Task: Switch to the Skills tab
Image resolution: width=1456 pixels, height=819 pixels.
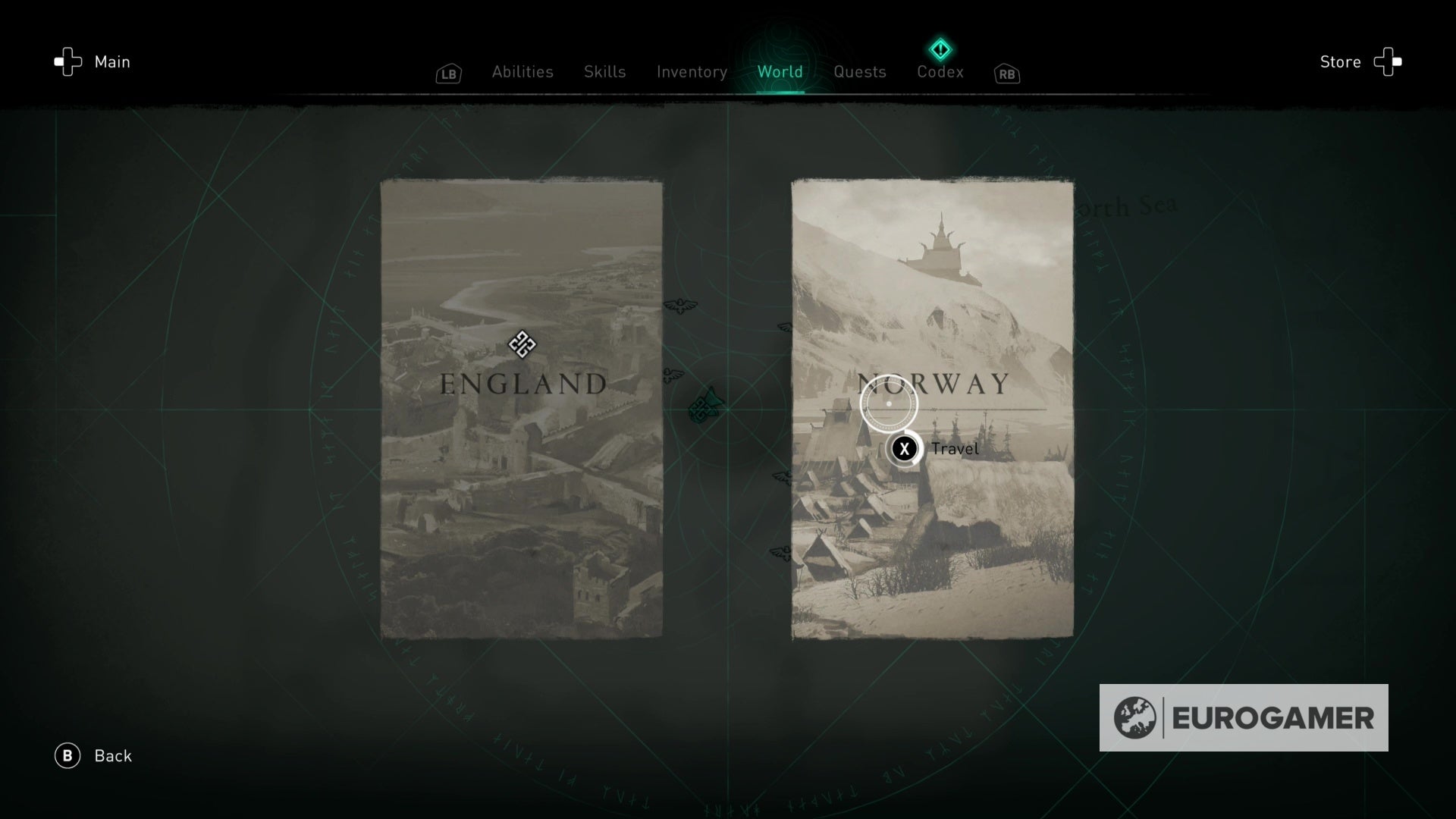Action: [x=604, y=71]
